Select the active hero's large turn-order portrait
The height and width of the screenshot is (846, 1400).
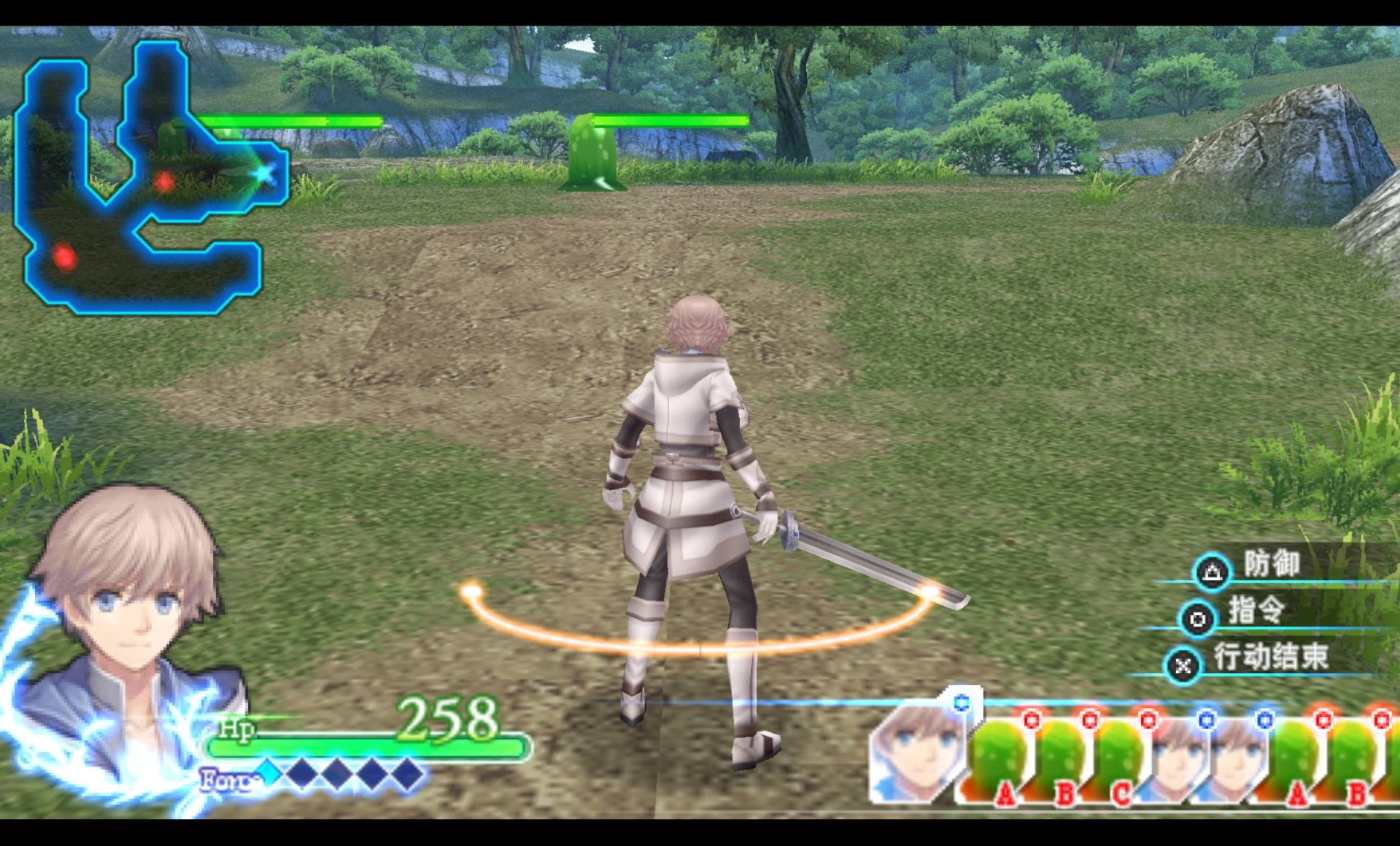[x=919, y=751]
